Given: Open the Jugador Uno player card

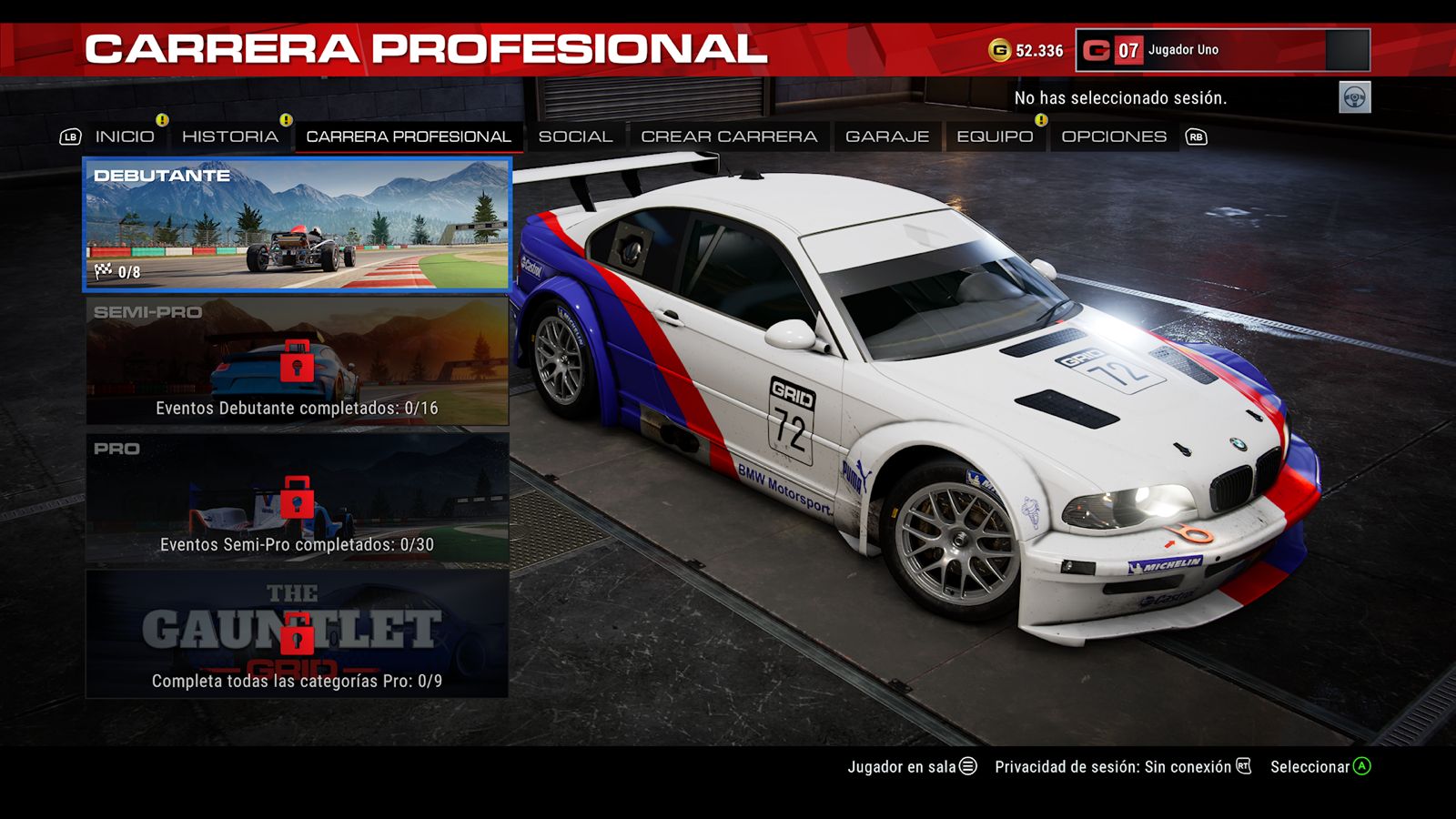Looking at the screenshot, I should pyautogui.click(x=1222, y=50).
